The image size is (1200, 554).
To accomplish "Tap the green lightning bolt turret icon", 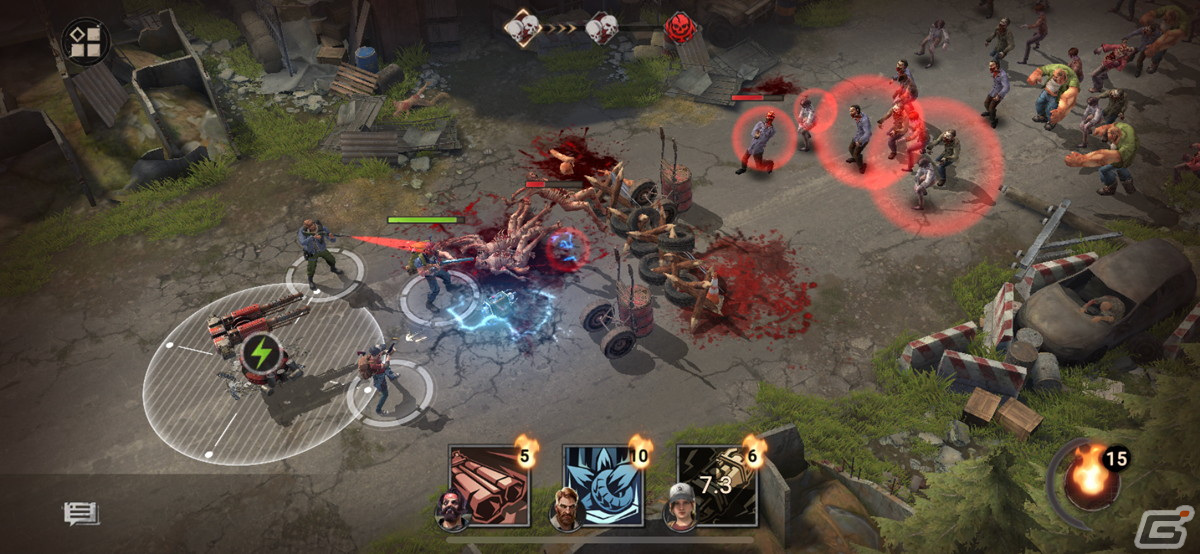I will (x=261, y=353).
